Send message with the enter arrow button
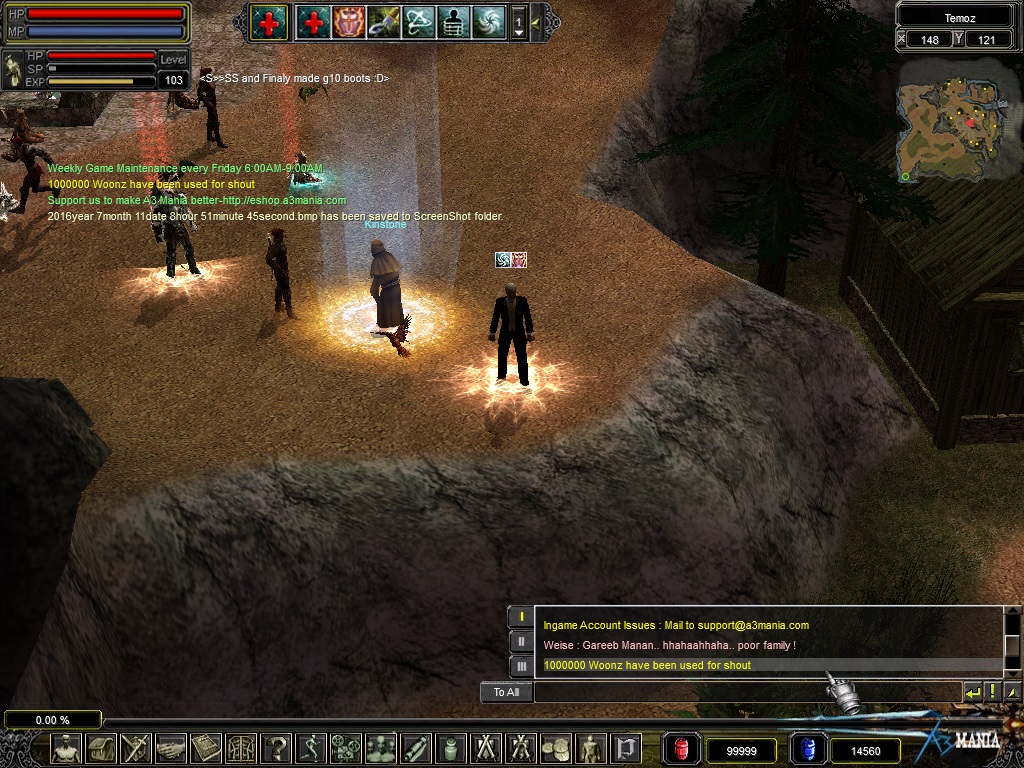The image size is (1024, 768). pyautogui.click(x=972, y=692)
